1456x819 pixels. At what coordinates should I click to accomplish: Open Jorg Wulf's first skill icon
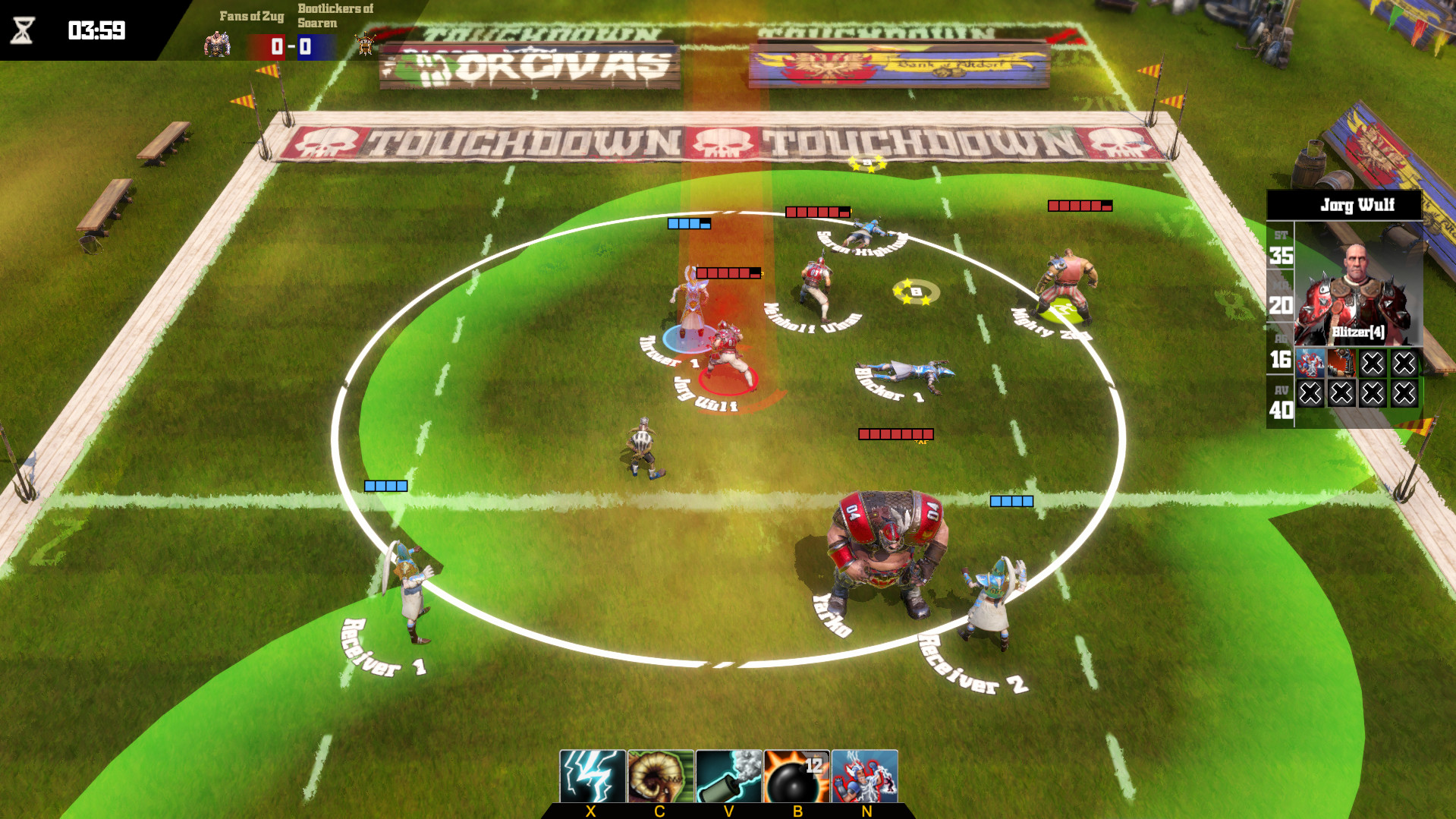pyautogui.click(x=1310, y=364)
